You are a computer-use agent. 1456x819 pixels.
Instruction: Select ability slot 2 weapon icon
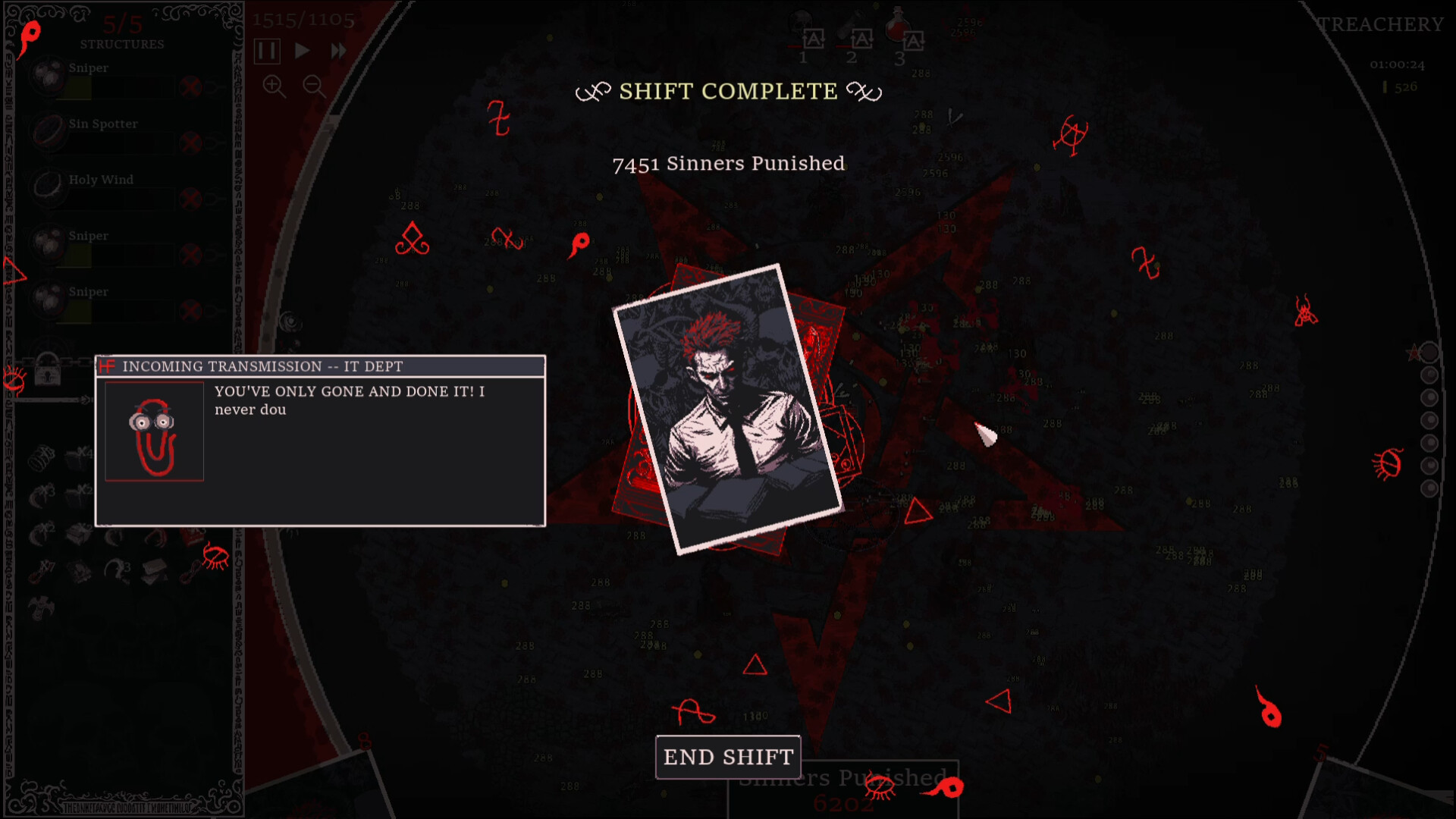pos(851,21)
